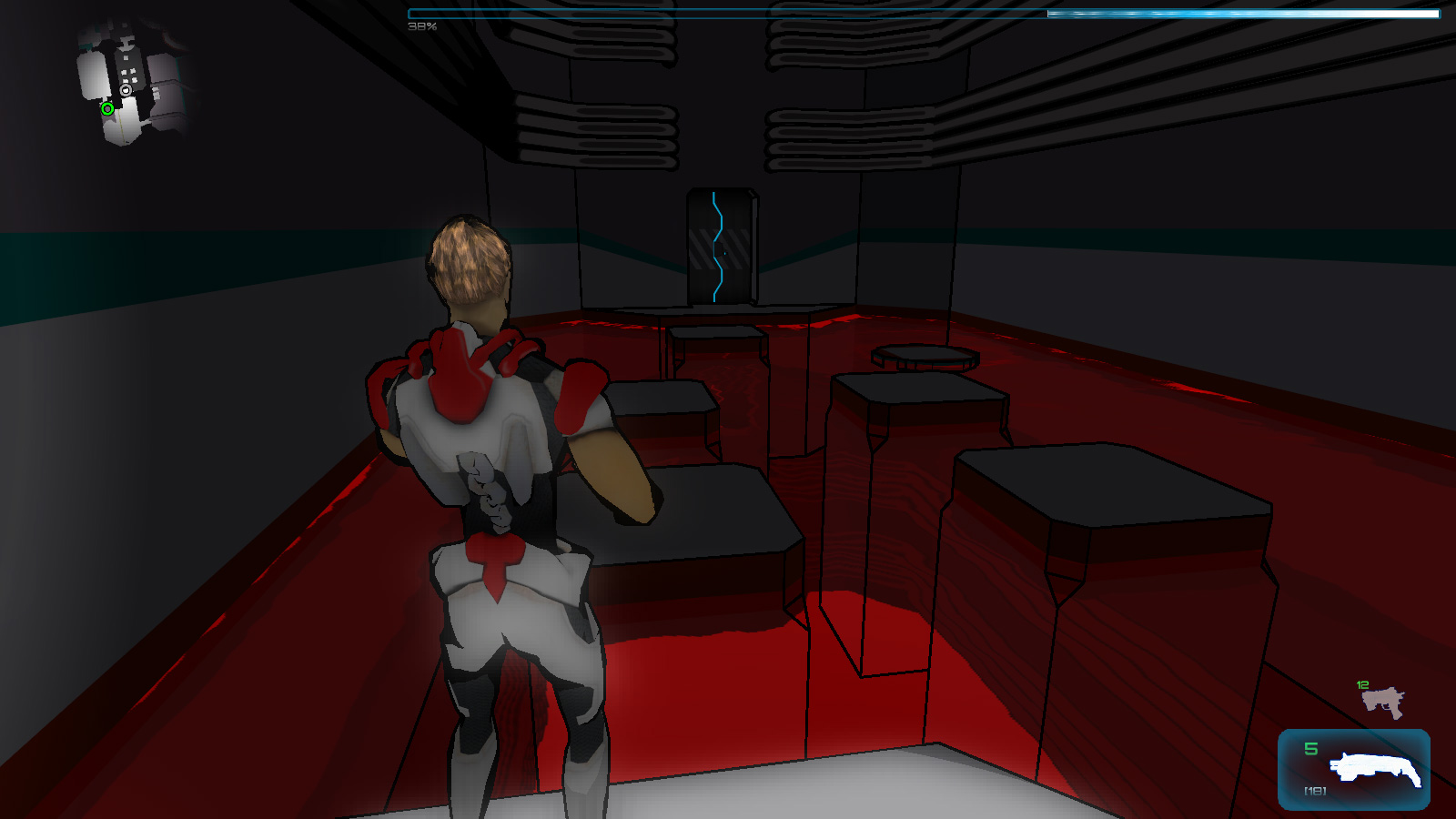
Task: Click the 38% progress label
Action: (x=421, y=26)
